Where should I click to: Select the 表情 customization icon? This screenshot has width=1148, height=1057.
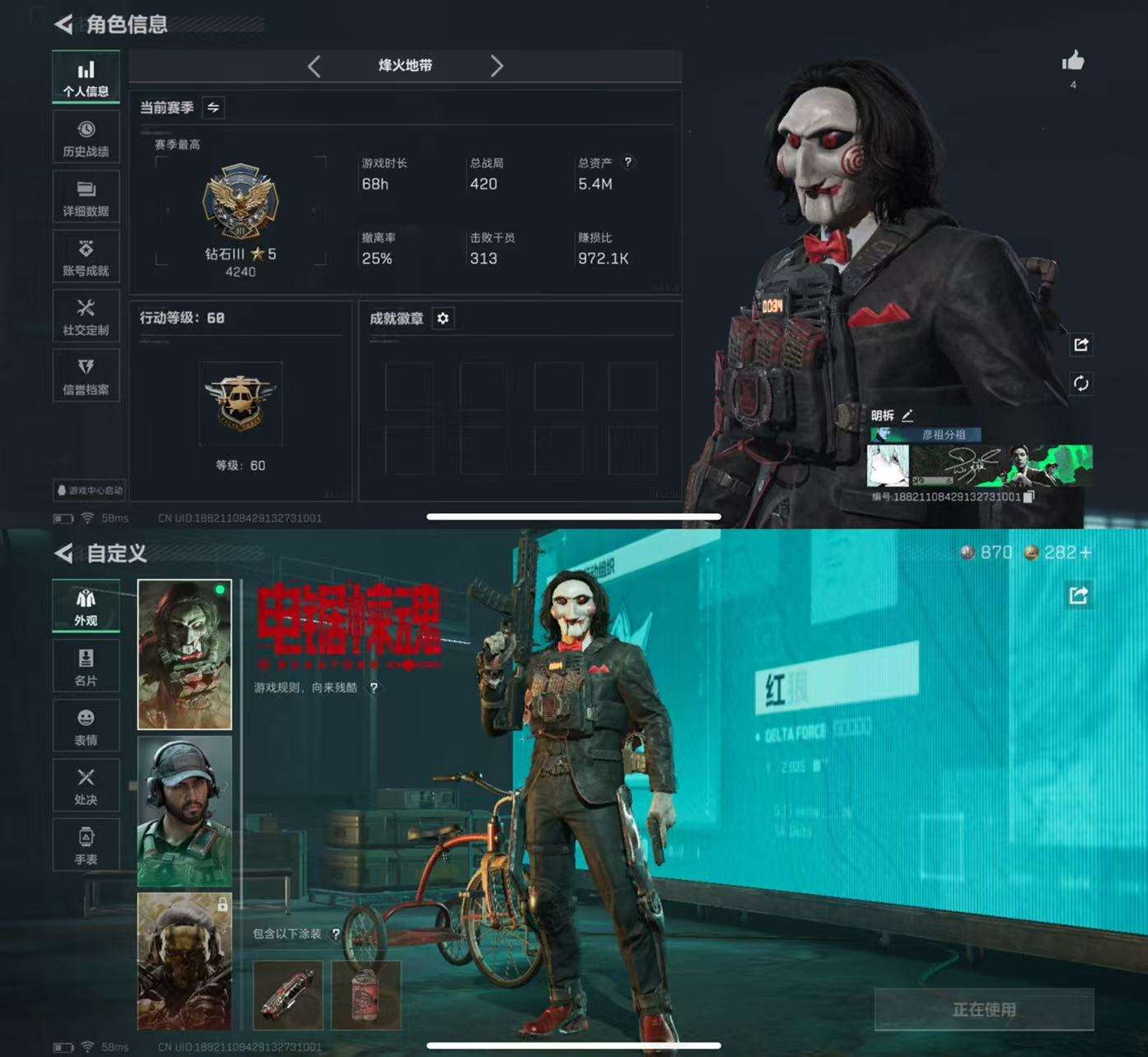(86, 726)
